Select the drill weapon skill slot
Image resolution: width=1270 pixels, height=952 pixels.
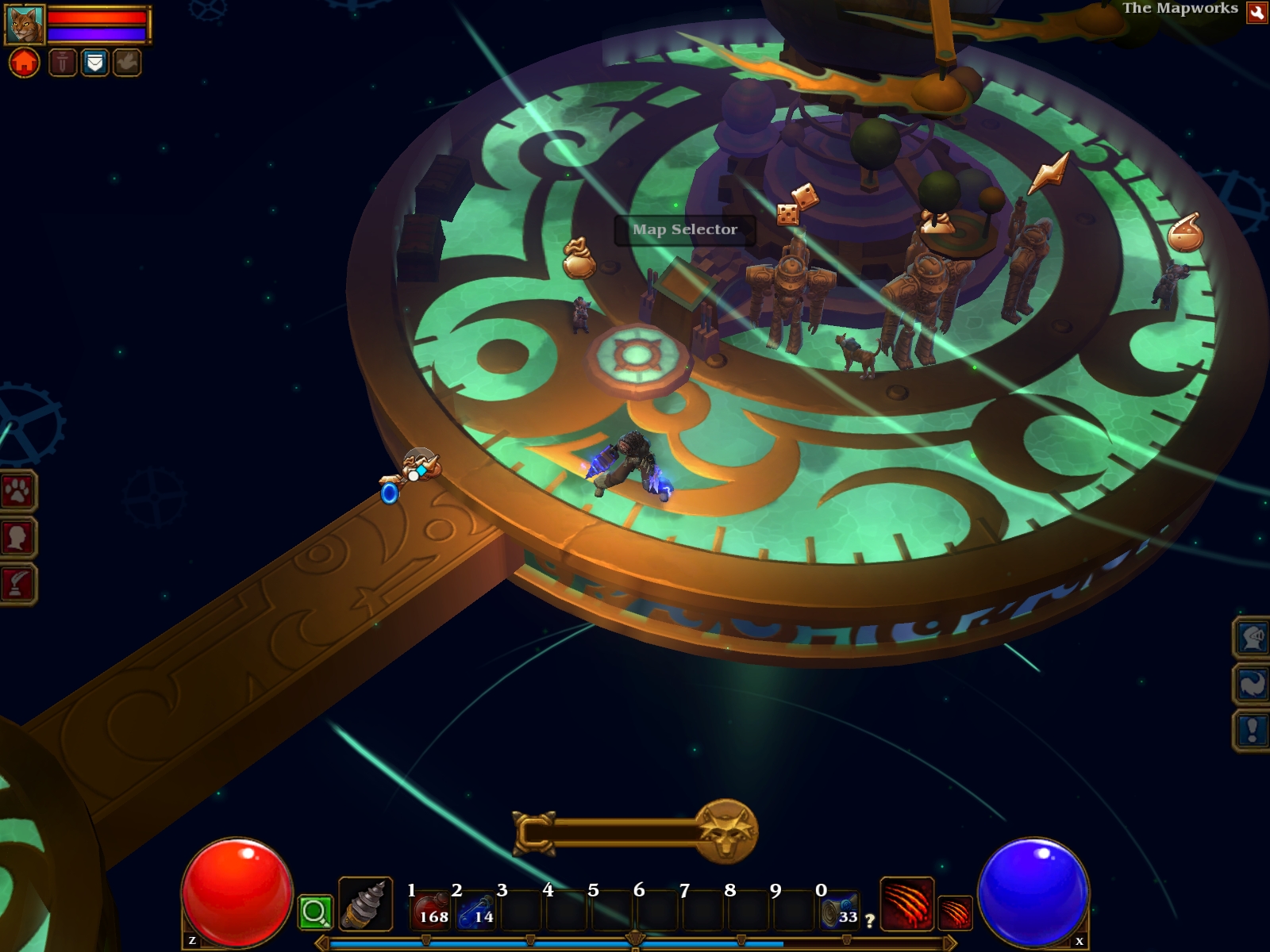tap(365, 903)
